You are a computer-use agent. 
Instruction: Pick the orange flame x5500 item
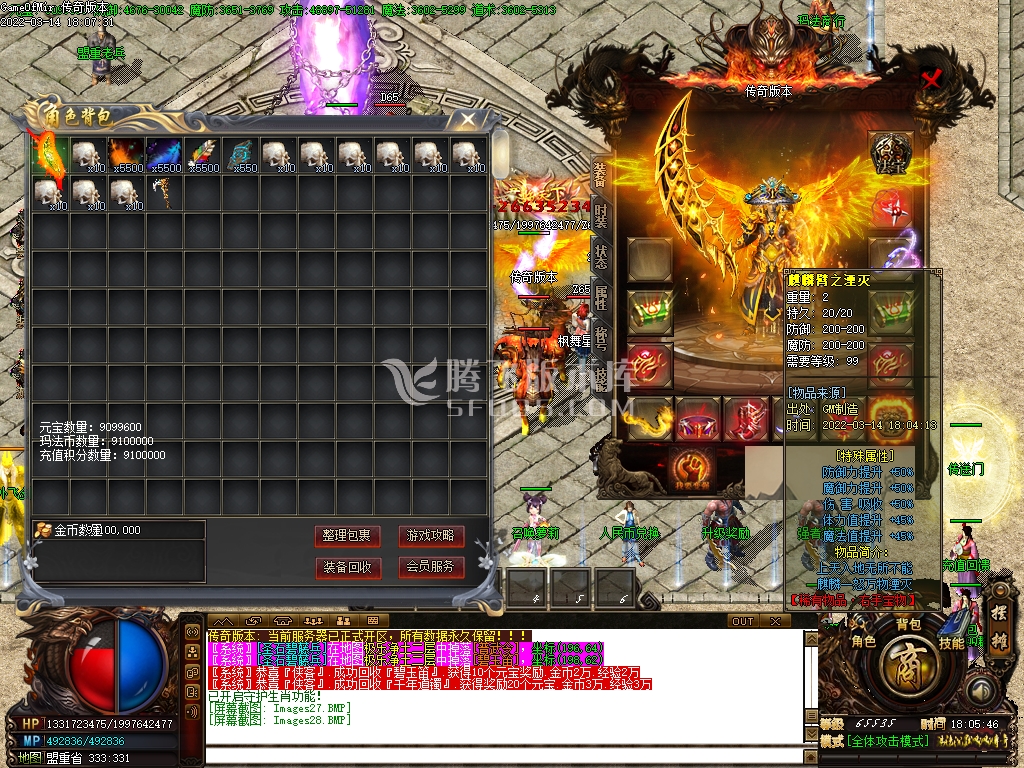point(125,155)
